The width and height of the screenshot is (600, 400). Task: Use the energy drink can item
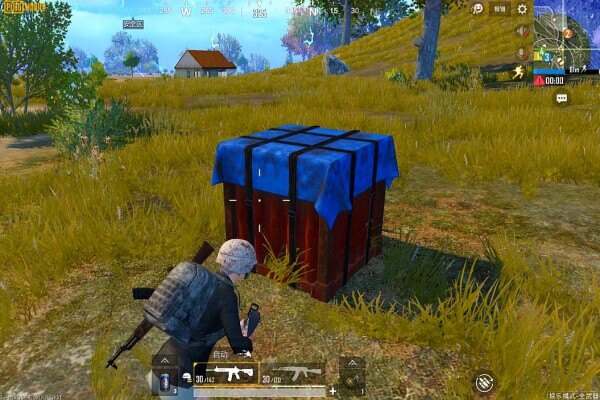pyautogui.click(x=165, y=381)
